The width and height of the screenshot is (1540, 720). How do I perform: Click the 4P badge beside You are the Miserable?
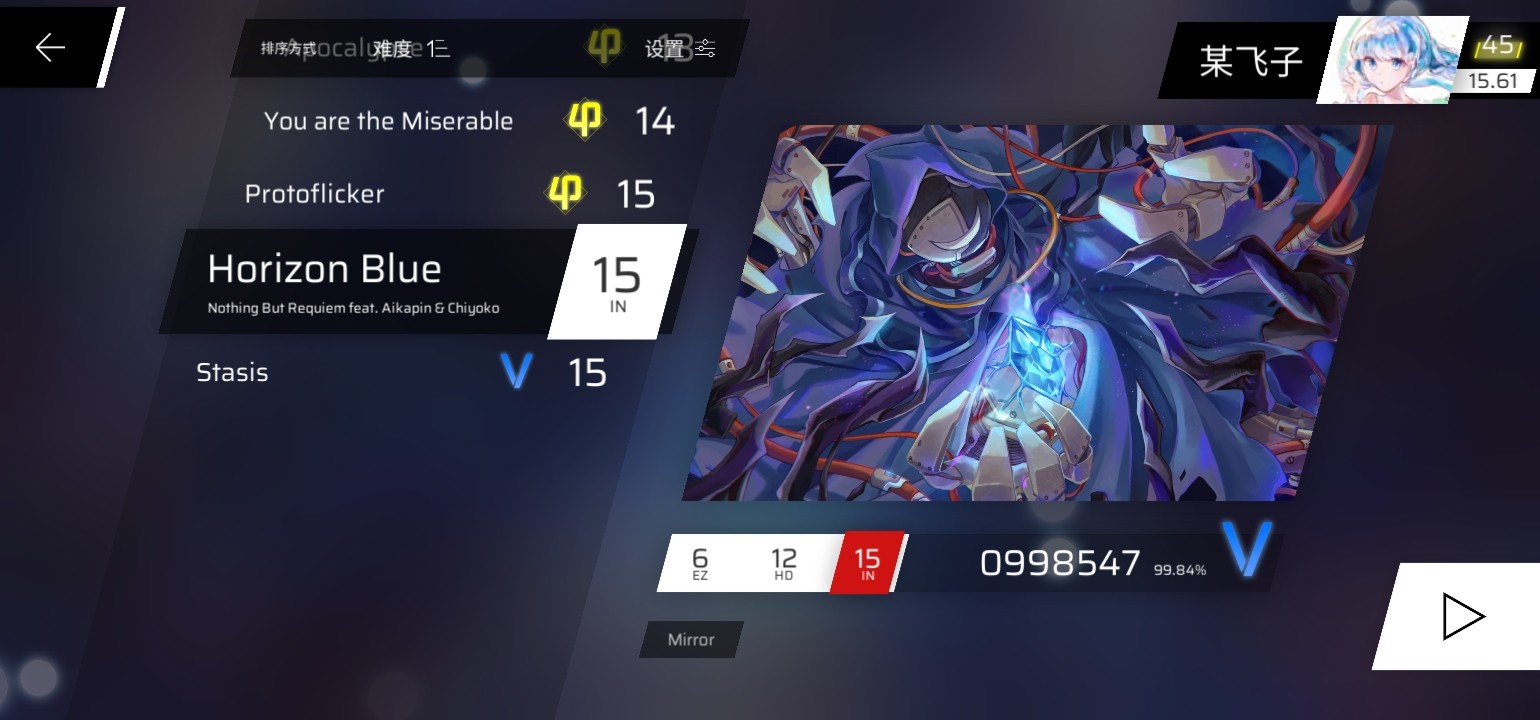coord(586,120)
